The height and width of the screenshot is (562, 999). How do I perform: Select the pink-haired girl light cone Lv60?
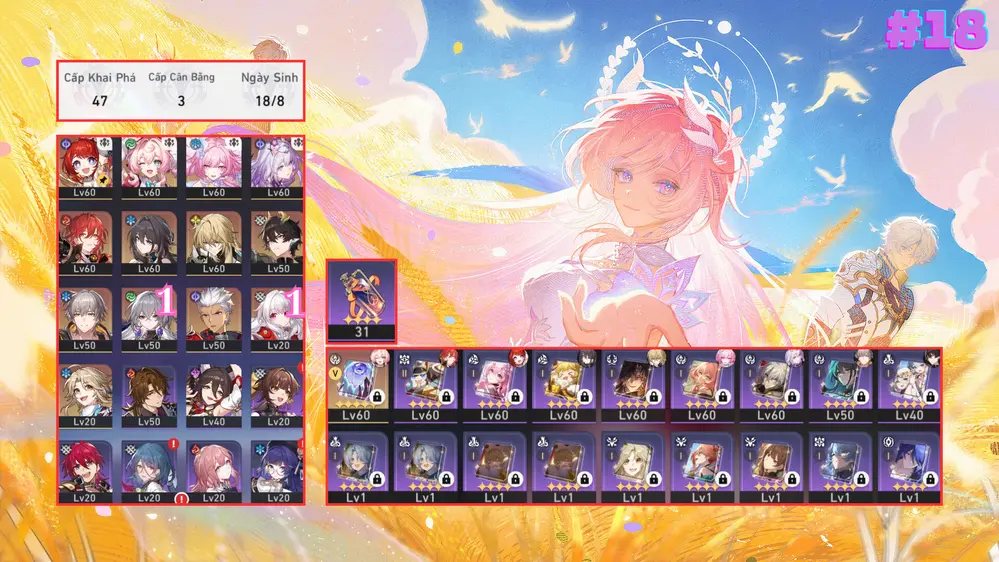click(495, 384)
